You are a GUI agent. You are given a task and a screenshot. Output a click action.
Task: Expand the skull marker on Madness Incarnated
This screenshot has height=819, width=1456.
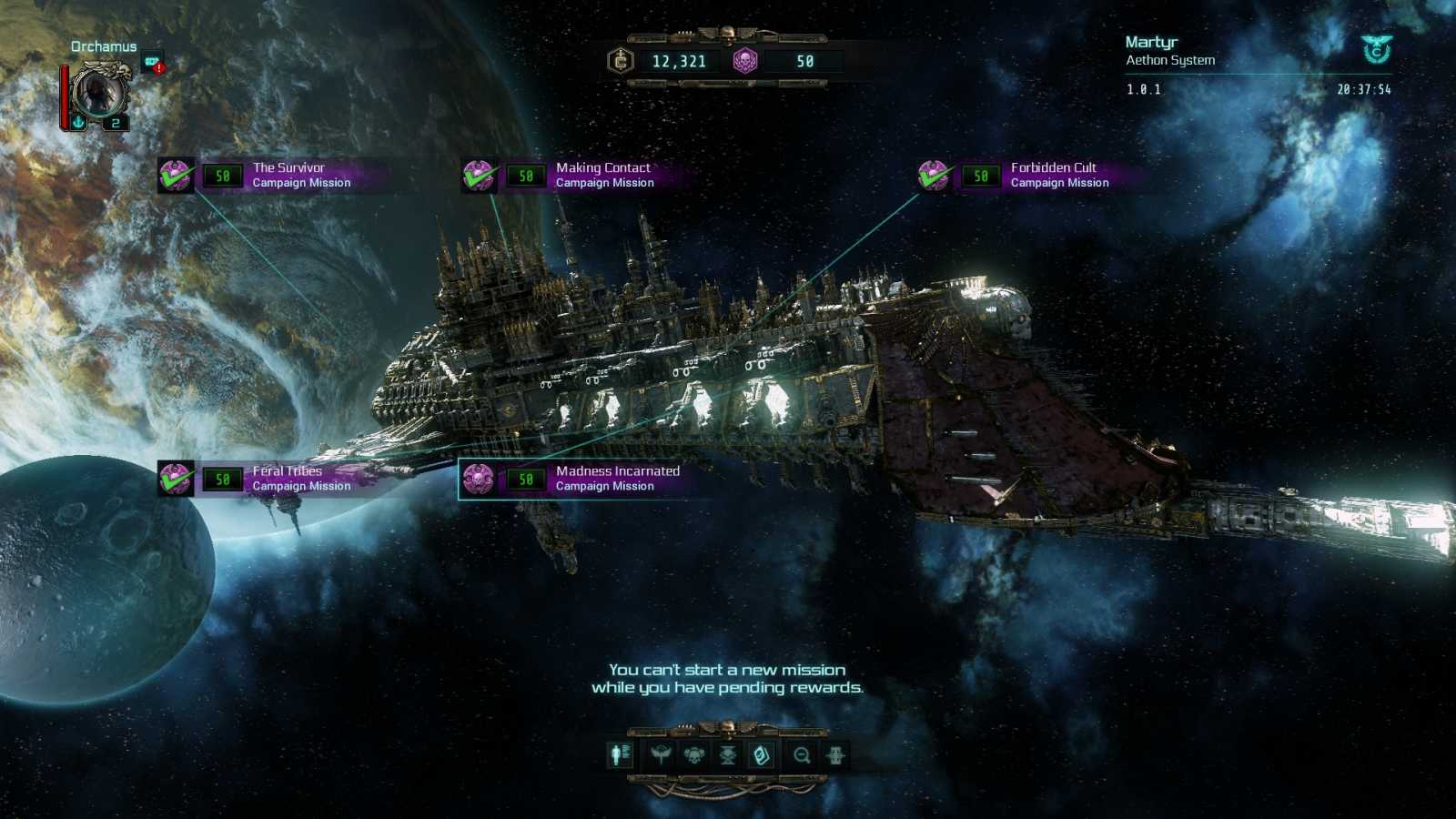(x=478, y=479)
